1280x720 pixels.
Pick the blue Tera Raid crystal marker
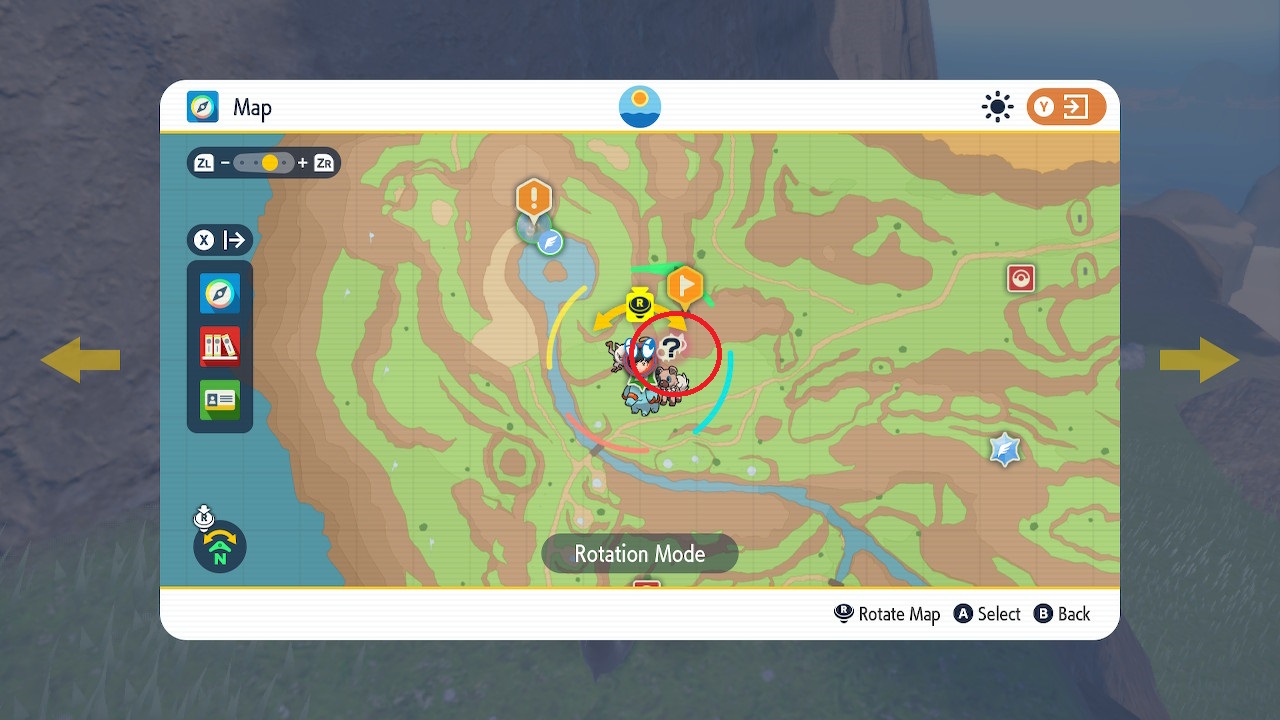coord(1005,449)
